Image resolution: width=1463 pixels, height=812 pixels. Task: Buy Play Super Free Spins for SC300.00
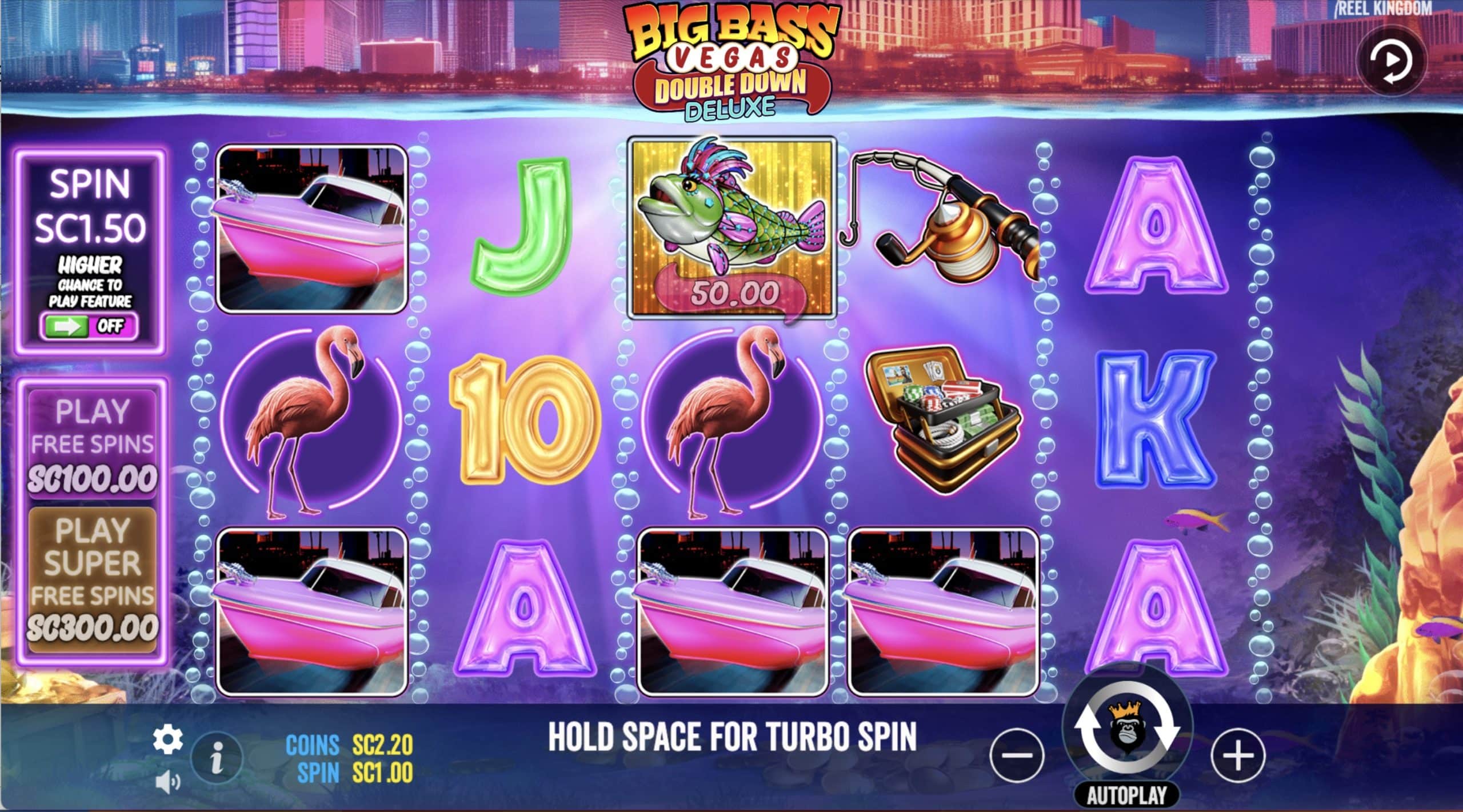(x=92, y=579)
